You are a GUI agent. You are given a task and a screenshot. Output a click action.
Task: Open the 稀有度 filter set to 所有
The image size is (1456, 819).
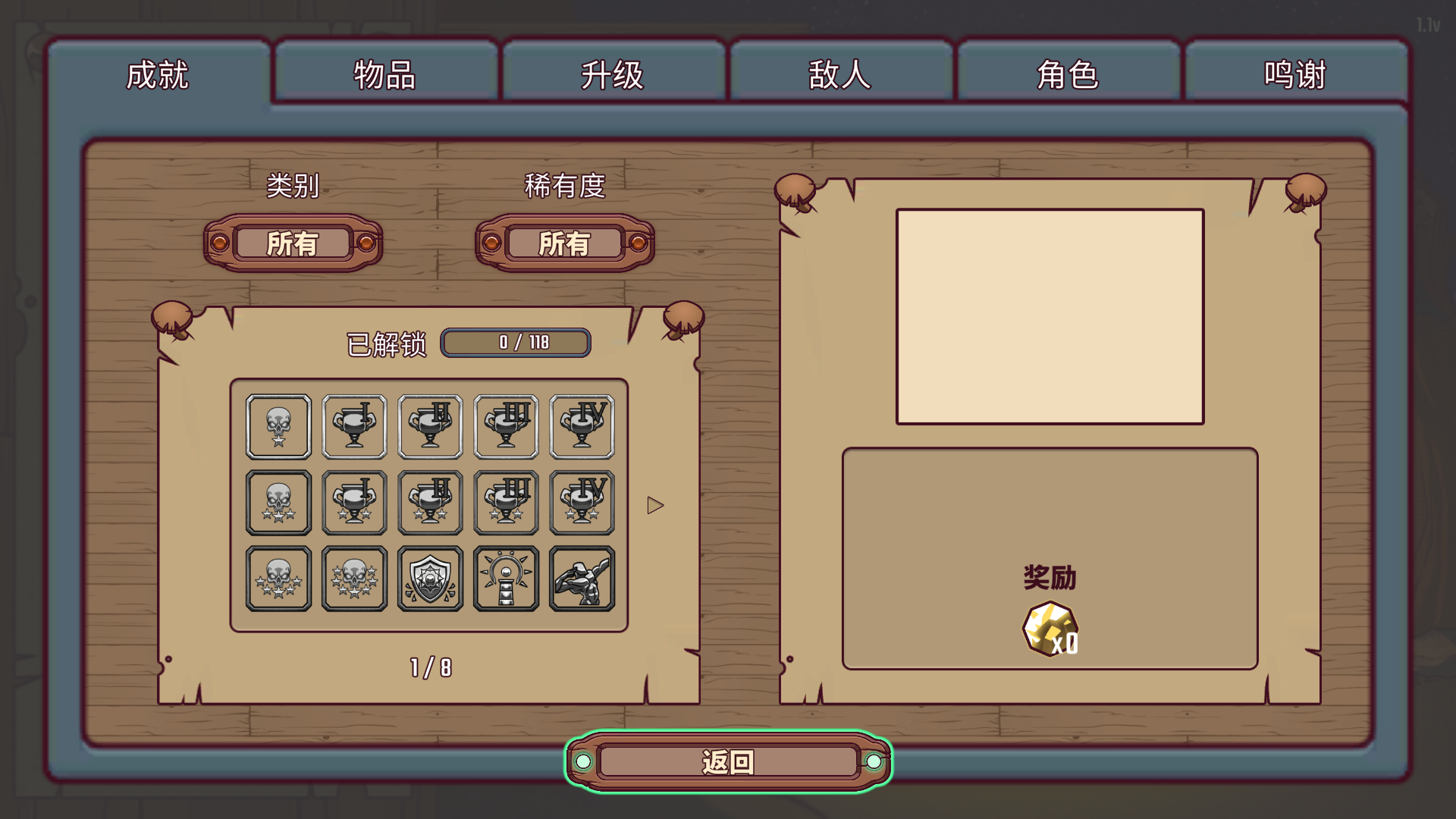point(564,244)
